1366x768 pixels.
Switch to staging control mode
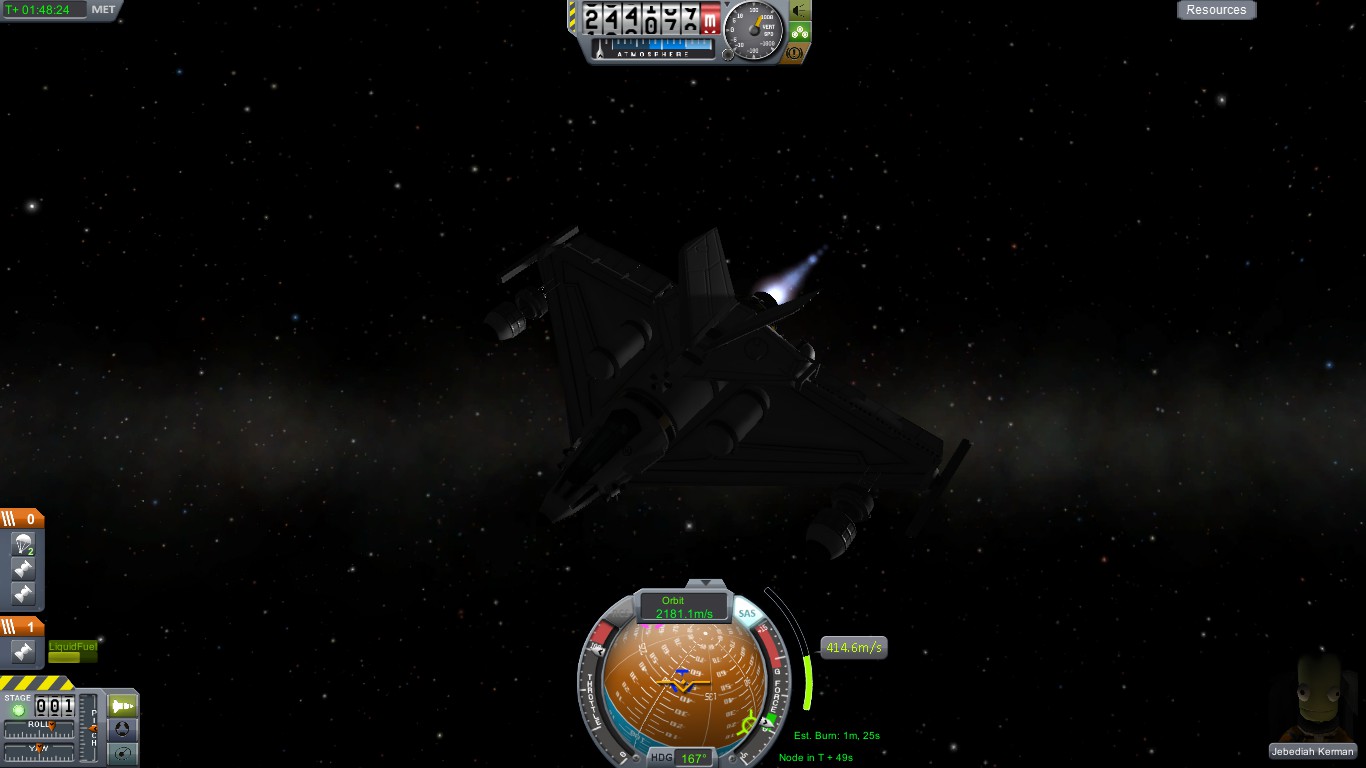click(x=122, y=706)
